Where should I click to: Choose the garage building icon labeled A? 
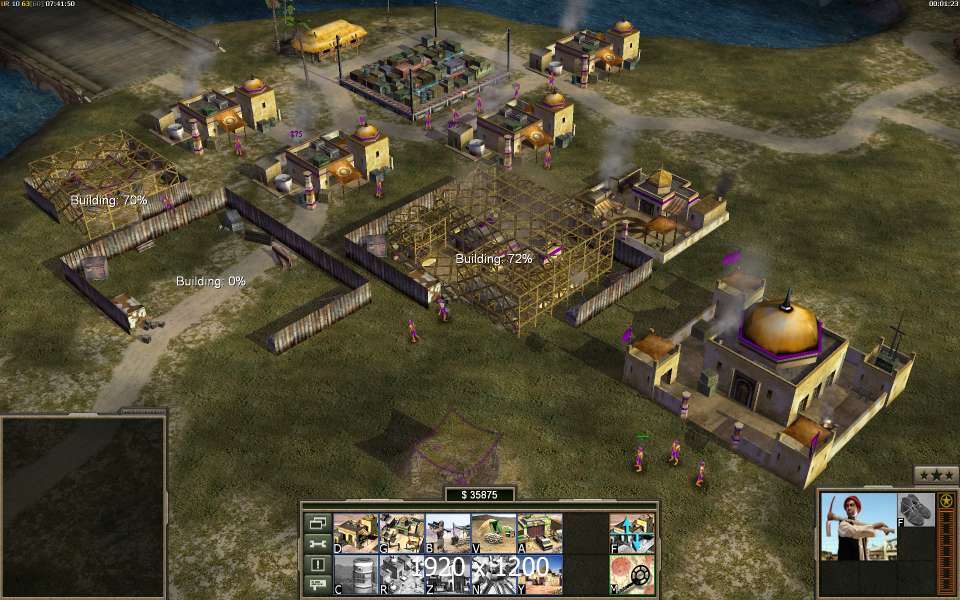[x=539, y=533]
